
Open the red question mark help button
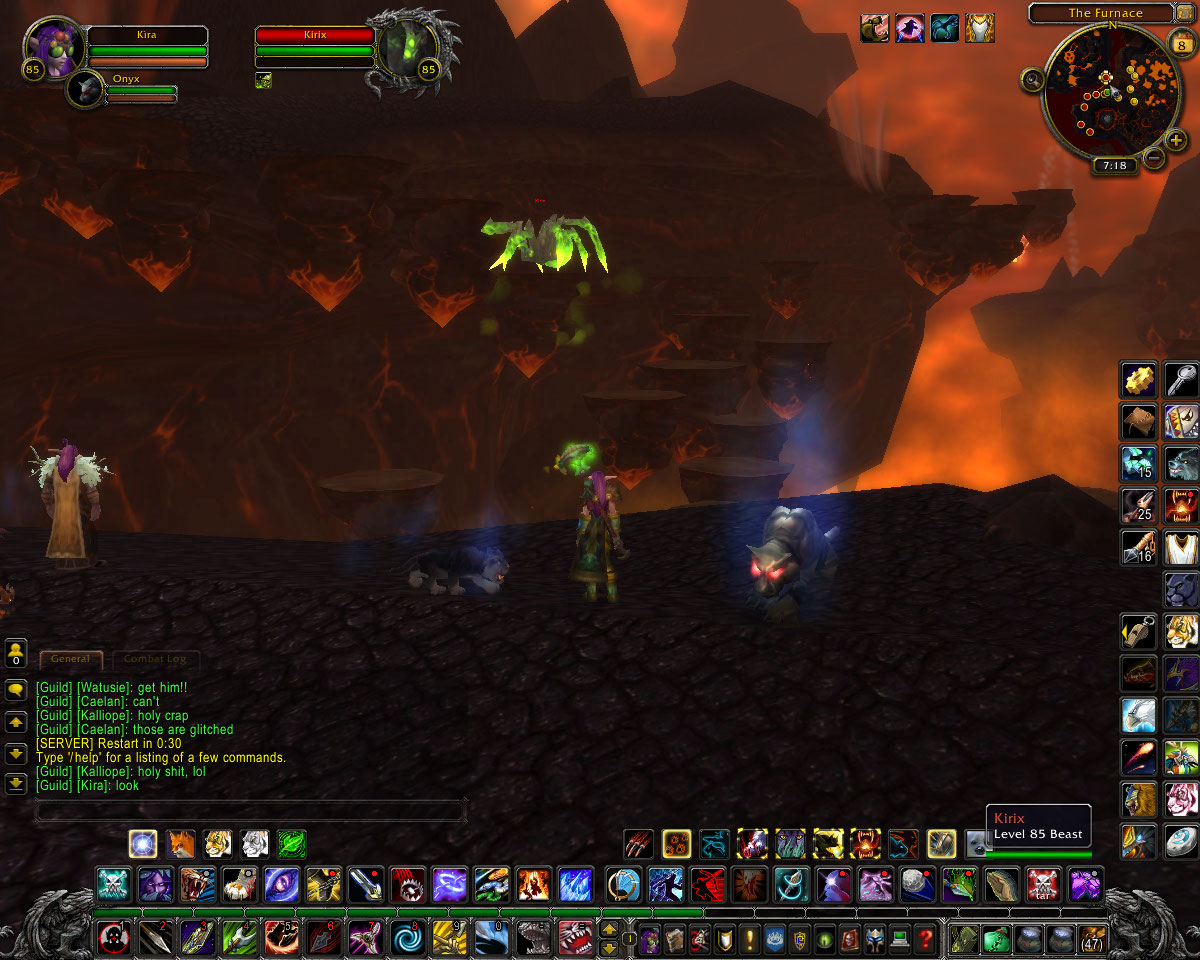(927, 939)
